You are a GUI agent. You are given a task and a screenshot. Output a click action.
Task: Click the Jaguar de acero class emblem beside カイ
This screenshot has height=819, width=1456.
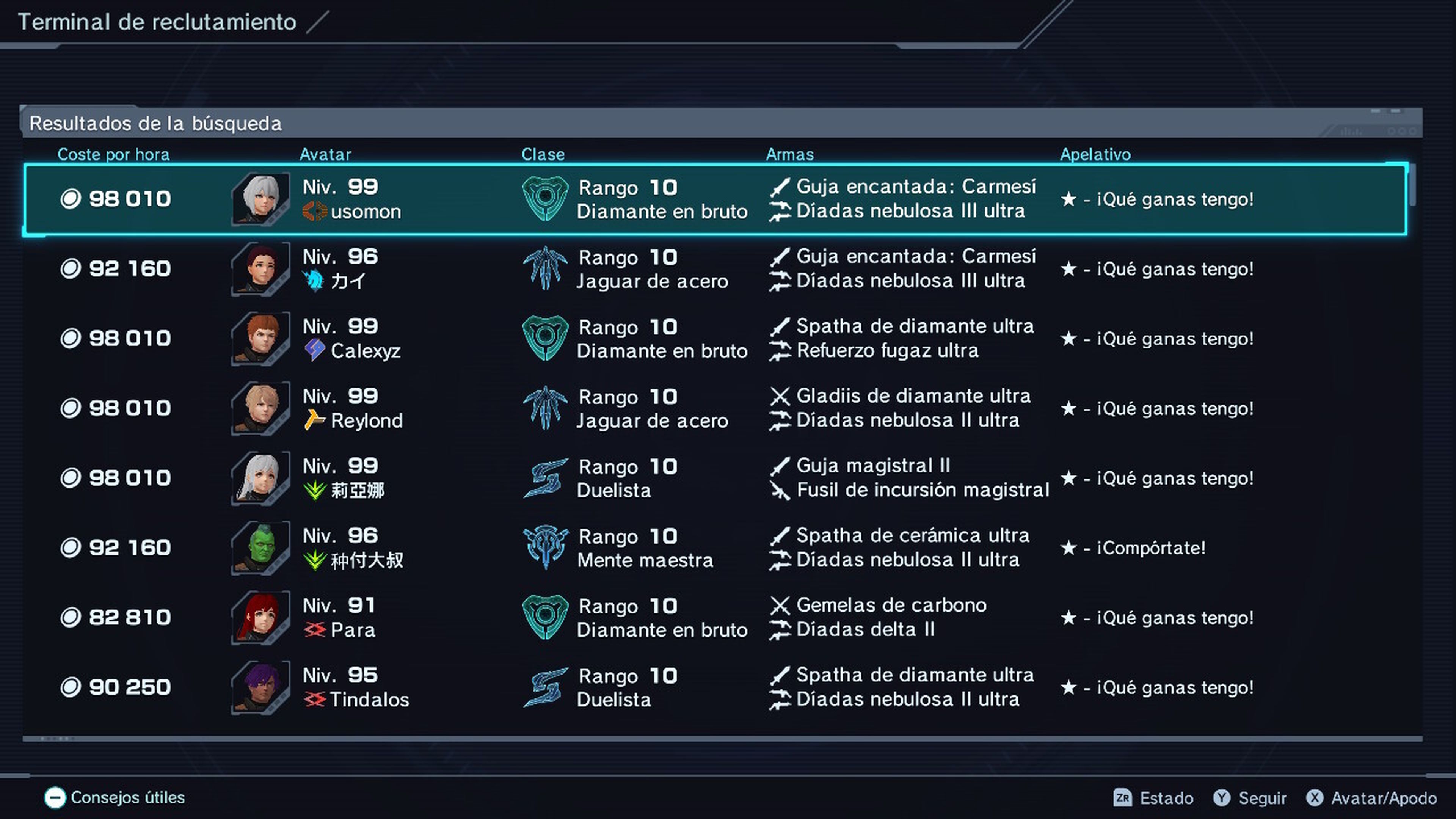click(x=546, y=268)
